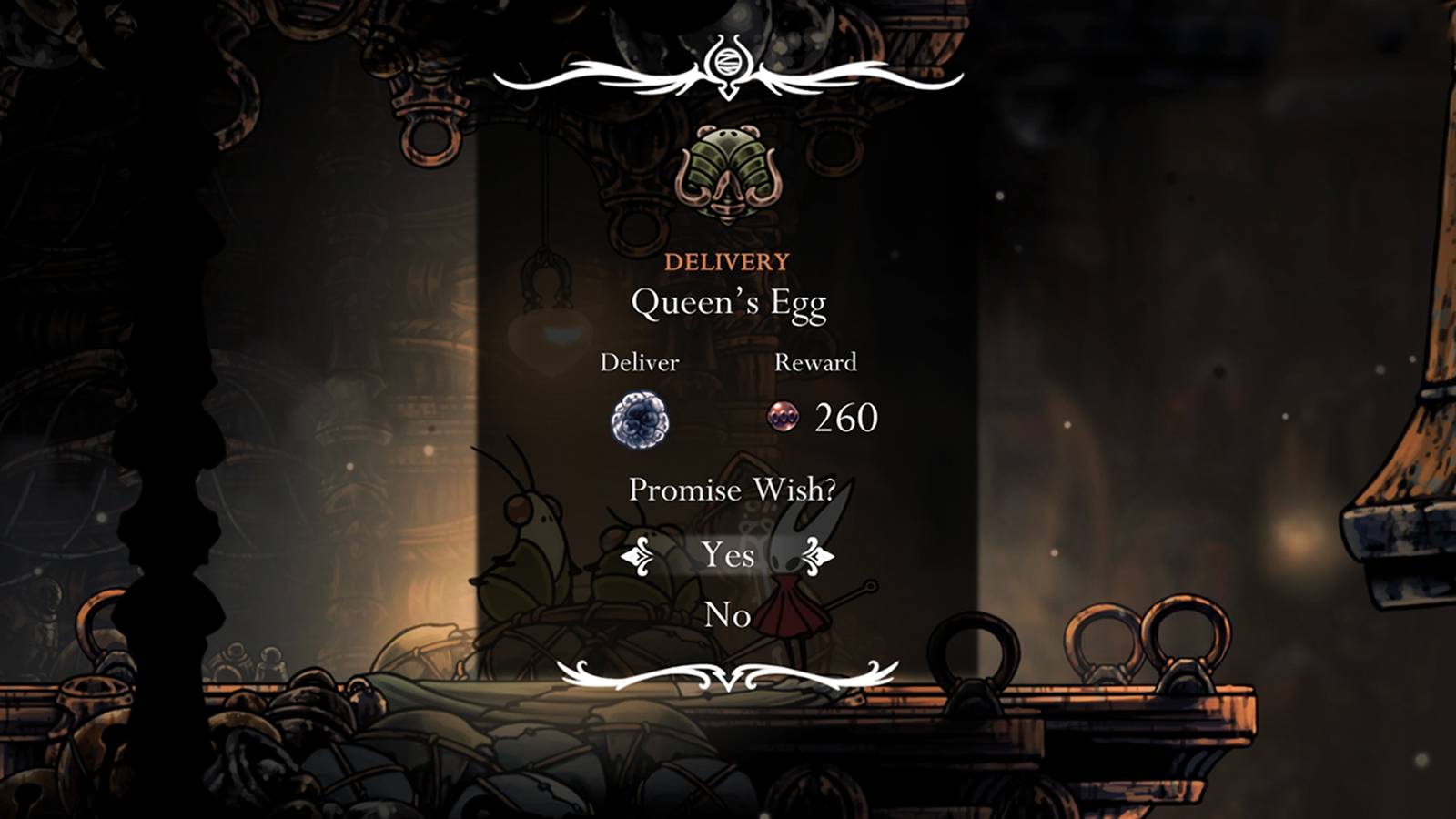Image resolution: width=1456 pixels, height=819 pixels.
Task: Click the DELIVERY header label
Action: pyautogui.click(x=726, y=261)
